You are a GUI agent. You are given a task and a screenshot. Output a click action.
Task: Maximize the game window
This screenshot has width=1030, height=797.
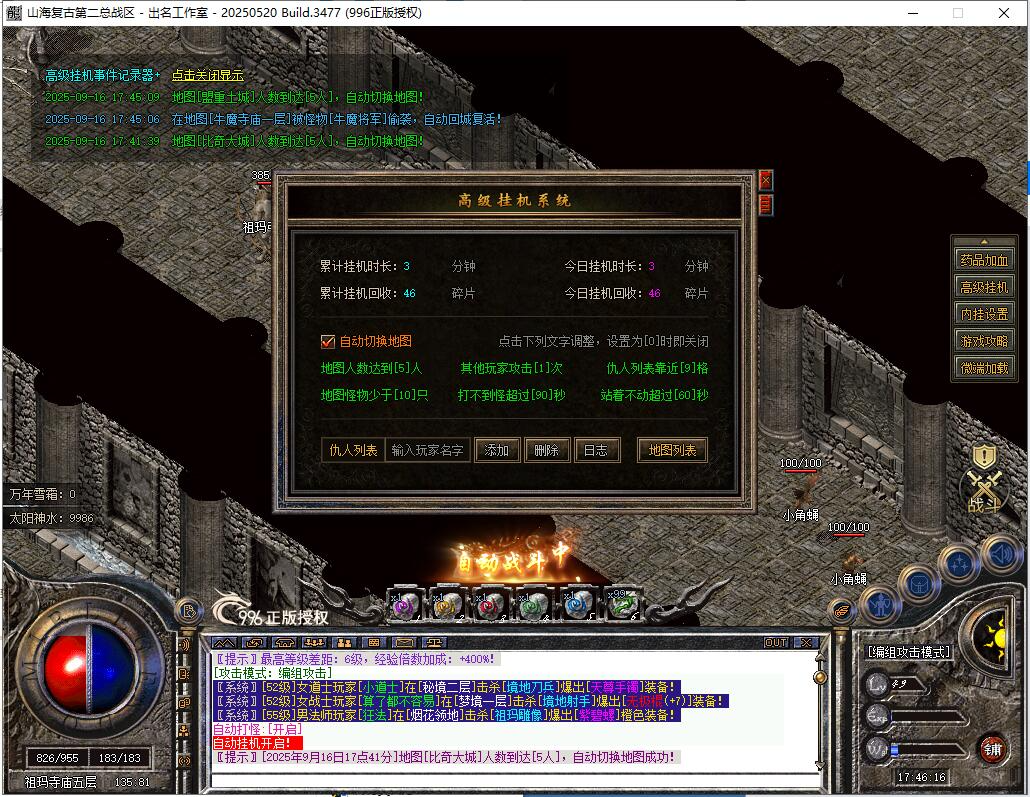pos(957,13)
